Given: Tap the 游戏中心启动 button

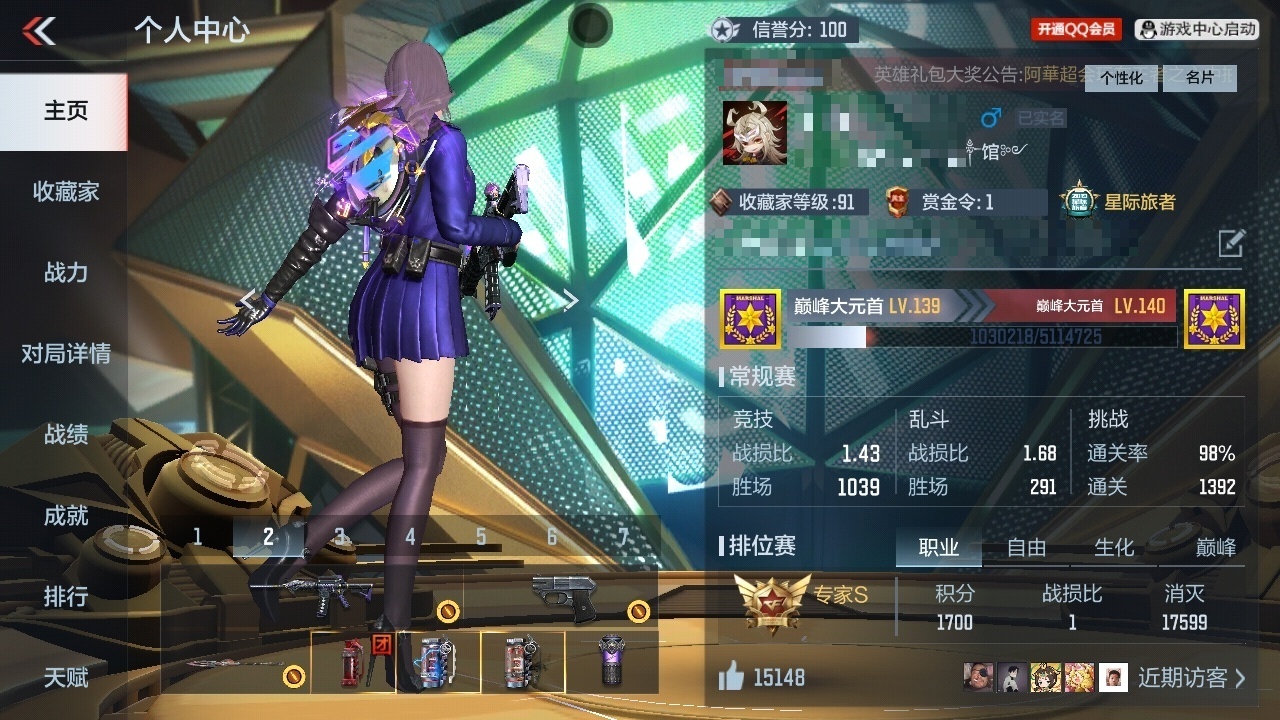Looking at the screenshot, I should [x=1198, y=29].
